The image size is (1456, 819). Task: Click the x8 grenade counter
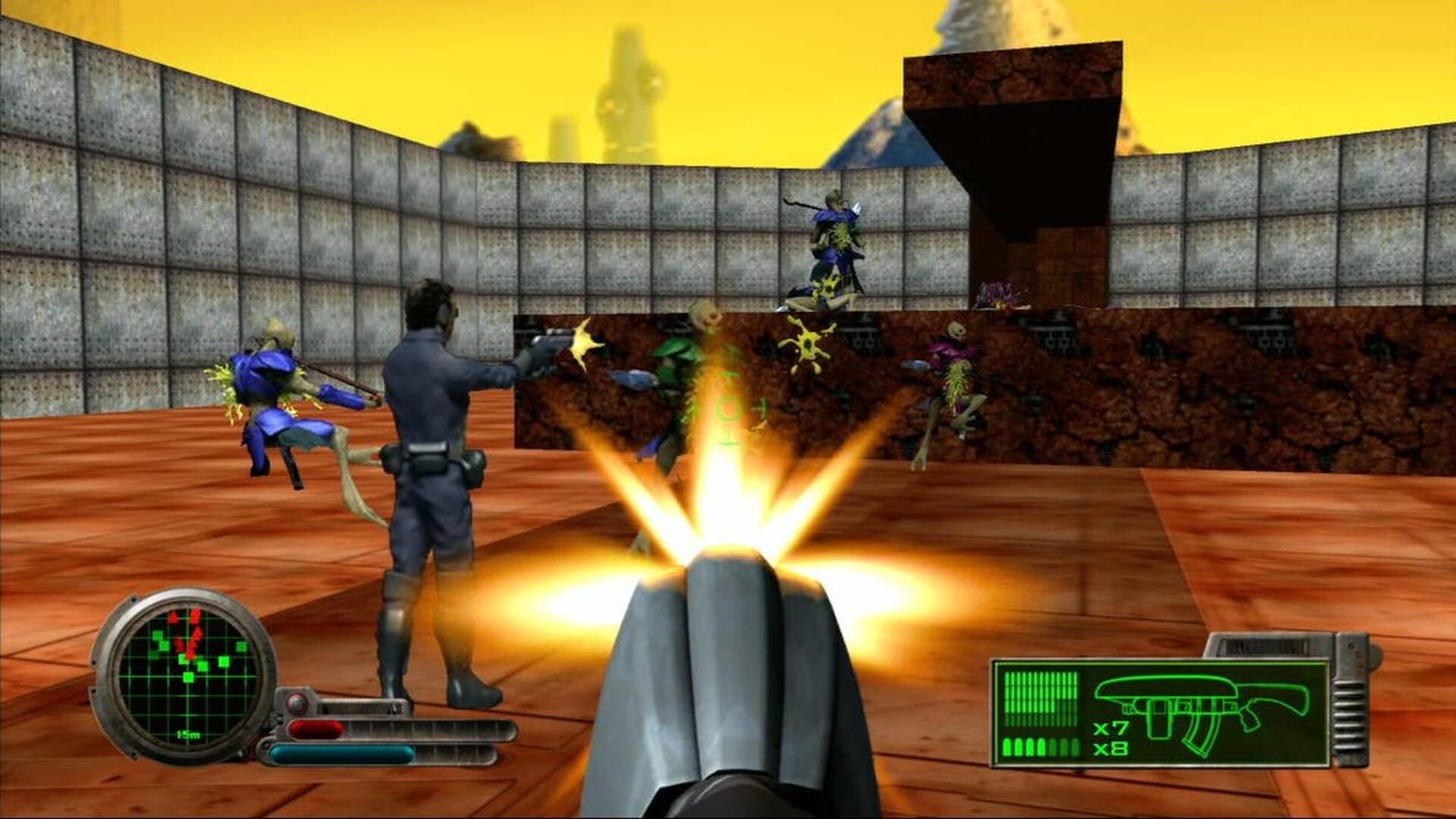point(1111,749)
